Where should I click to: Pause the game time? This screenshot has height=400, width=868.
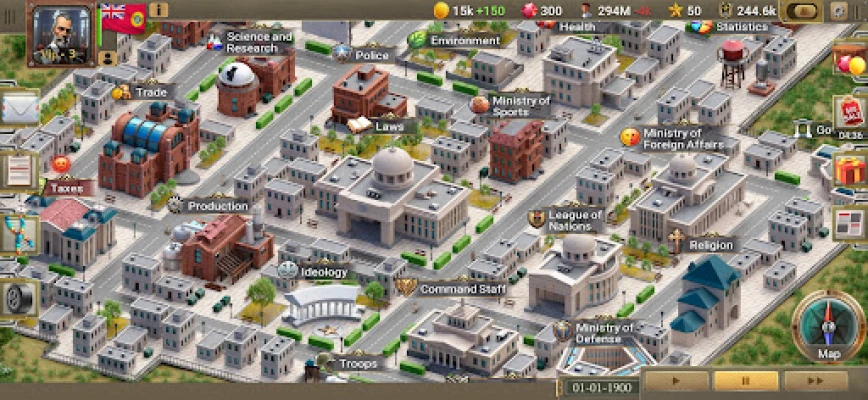(745, 381)
